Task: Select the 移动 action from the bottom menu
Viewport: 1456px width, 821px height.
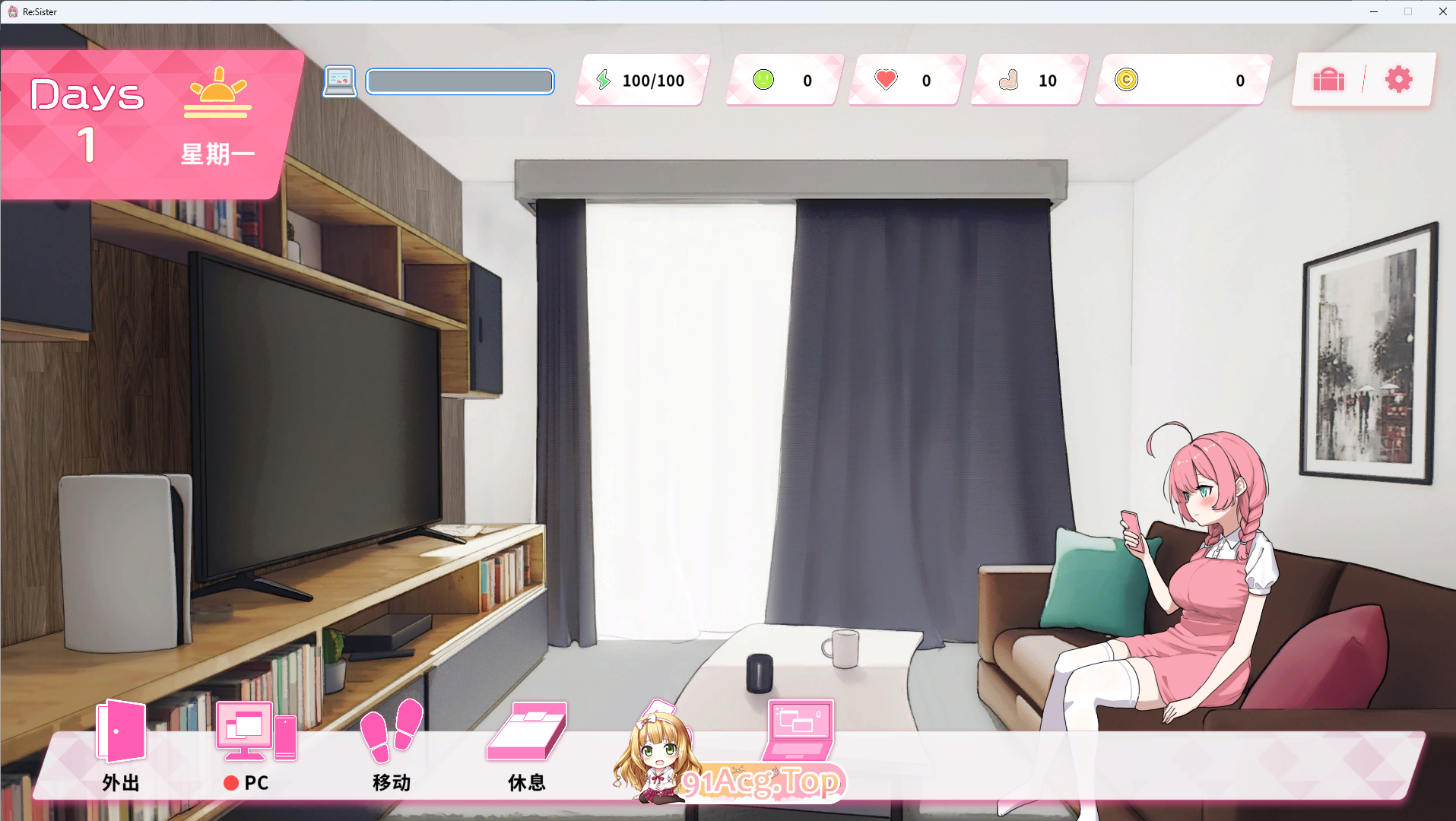Action: [390, 782]
